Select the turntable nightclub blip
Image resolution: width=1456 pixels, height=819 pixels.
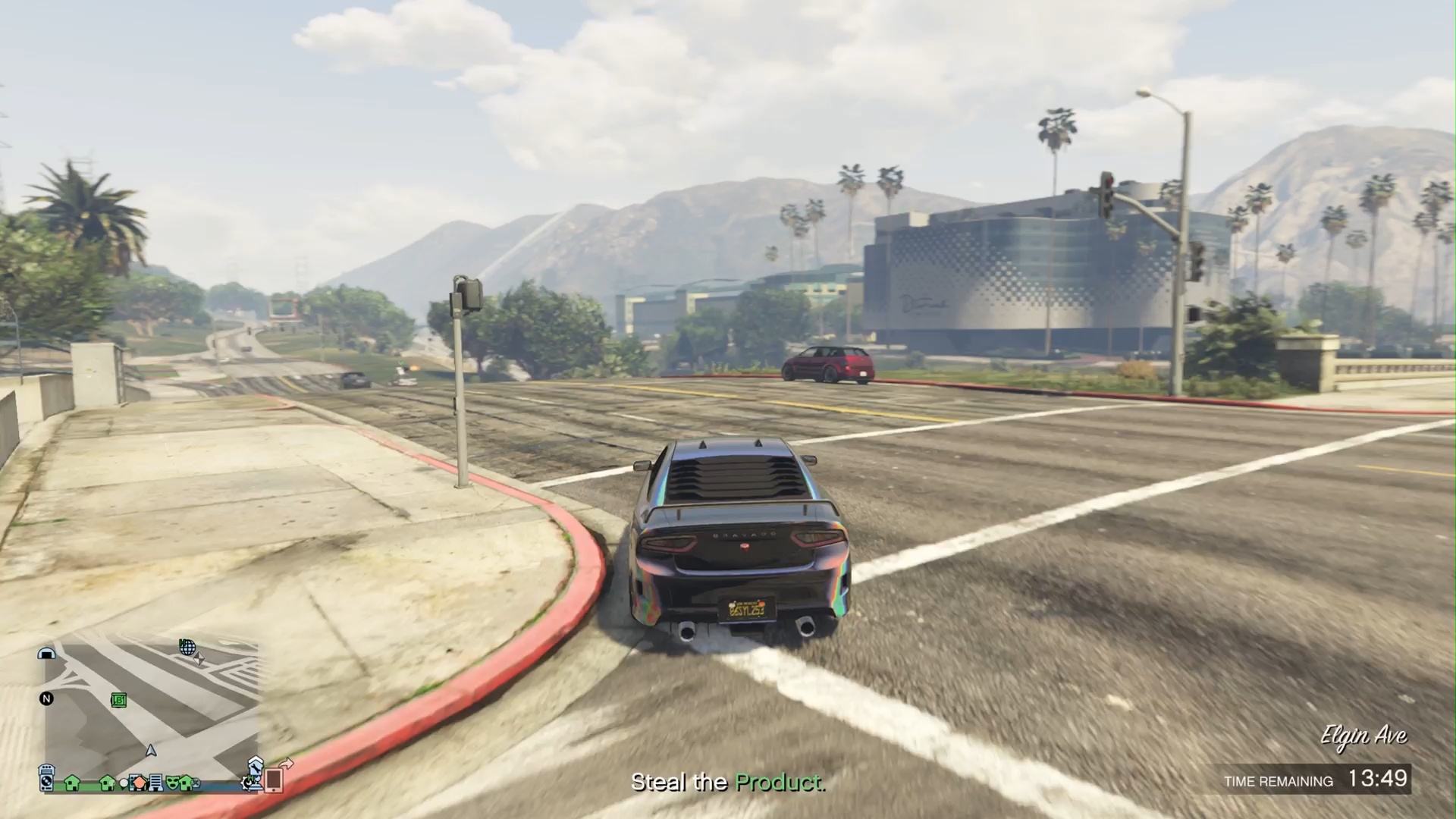coord(47,778)
